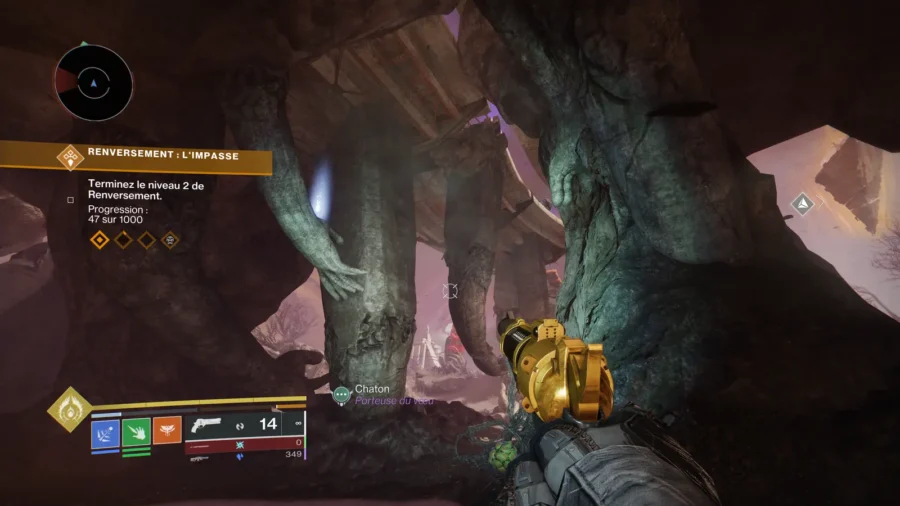The image size is (900, 506).
Task: Tick the objective checkbox beside Terminez le niveau 2
Action: tap(70, 199)
